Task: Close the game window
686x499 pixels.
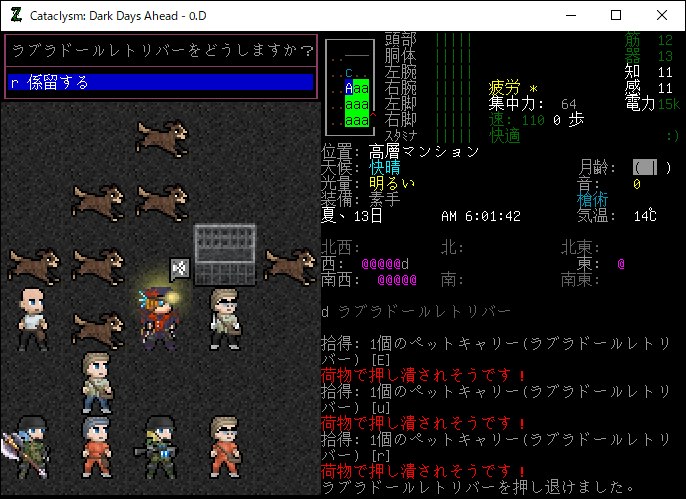Action: tap(661, 15)
